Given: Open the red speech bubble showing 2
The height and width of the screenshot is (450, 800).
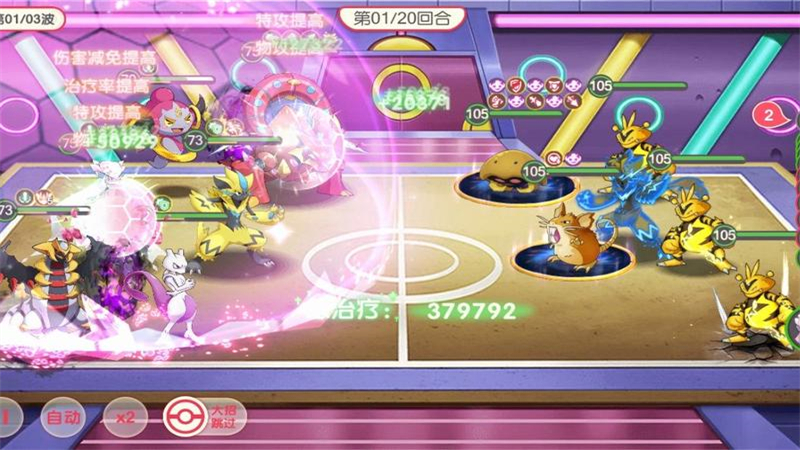Looking at the screenshot, I should tap(768, 115).
